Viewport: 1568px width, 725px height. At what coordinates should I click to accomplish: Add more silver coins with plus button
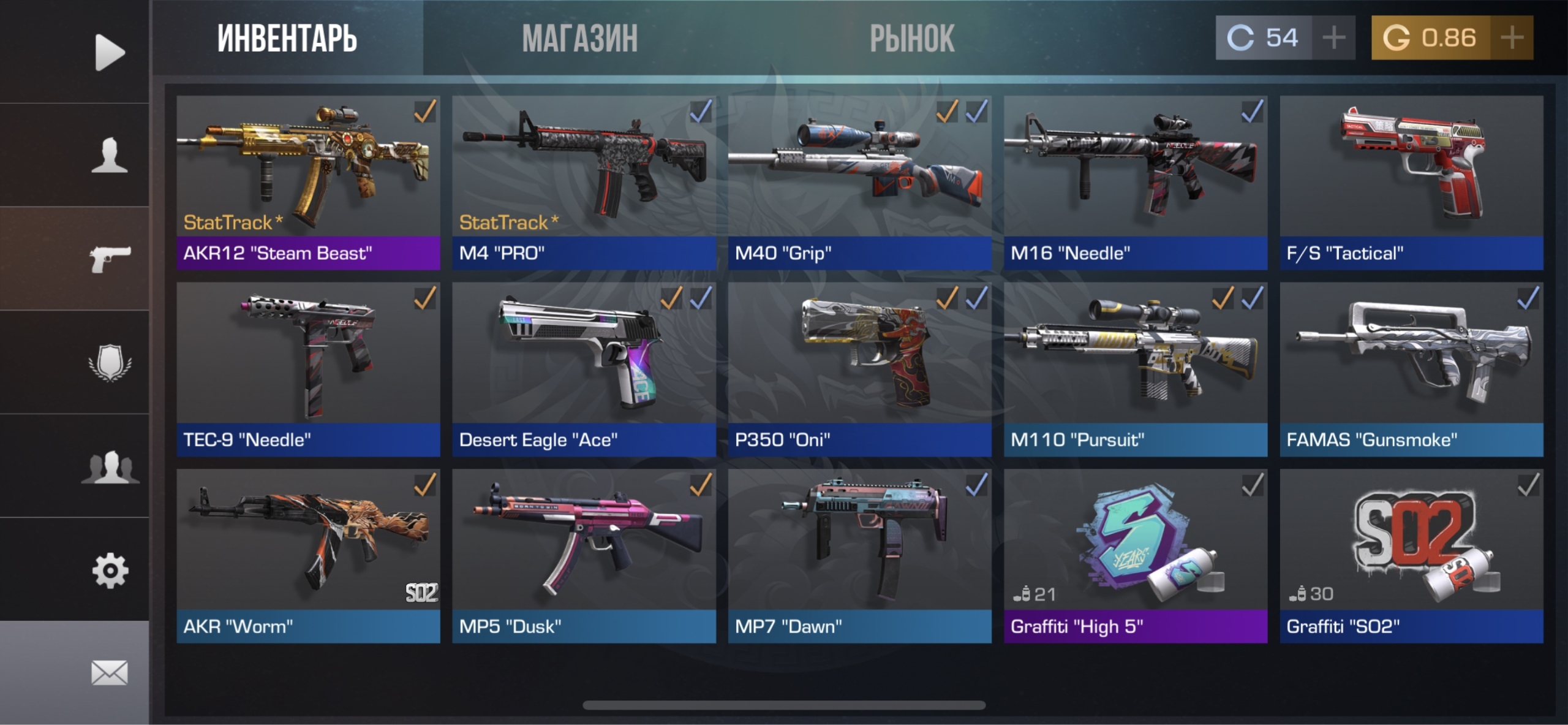point(1333,38)
